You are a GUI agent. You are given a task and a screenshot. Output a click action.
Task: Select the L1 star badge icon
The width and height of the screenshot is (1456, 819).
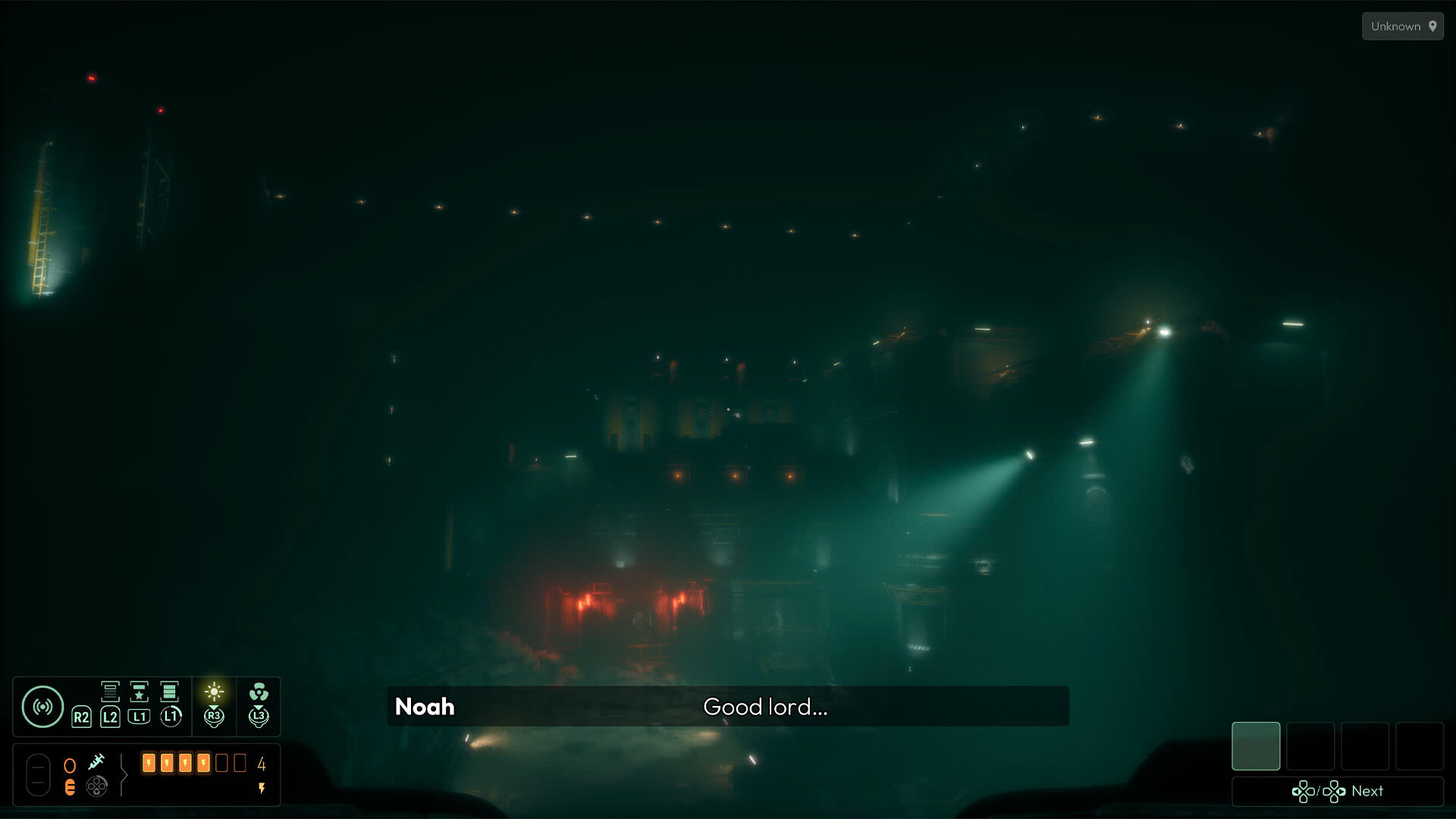pos(139,692)
